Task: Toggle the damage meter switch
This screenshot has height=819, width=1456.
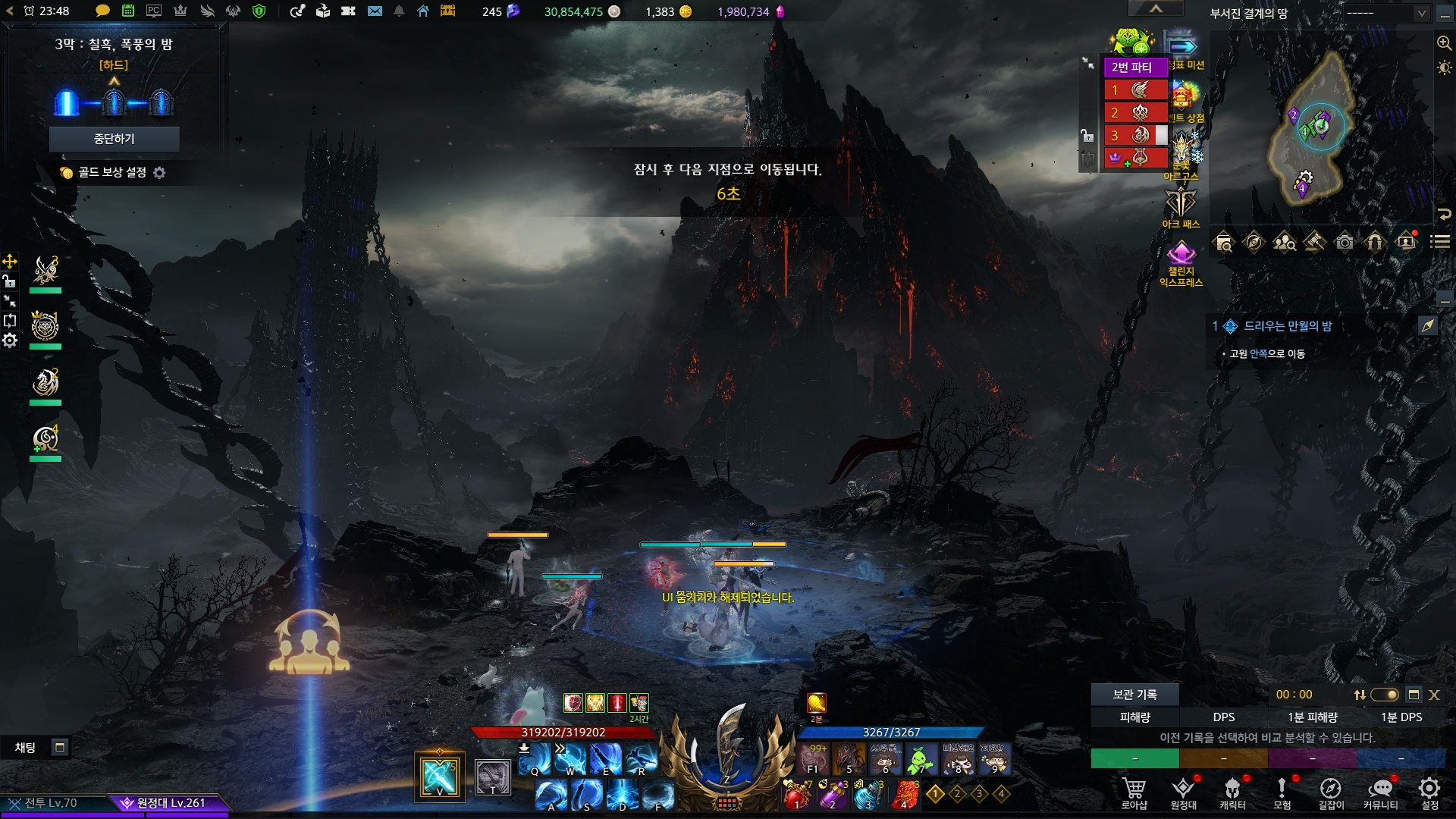Action: [x=1385, y=695]
